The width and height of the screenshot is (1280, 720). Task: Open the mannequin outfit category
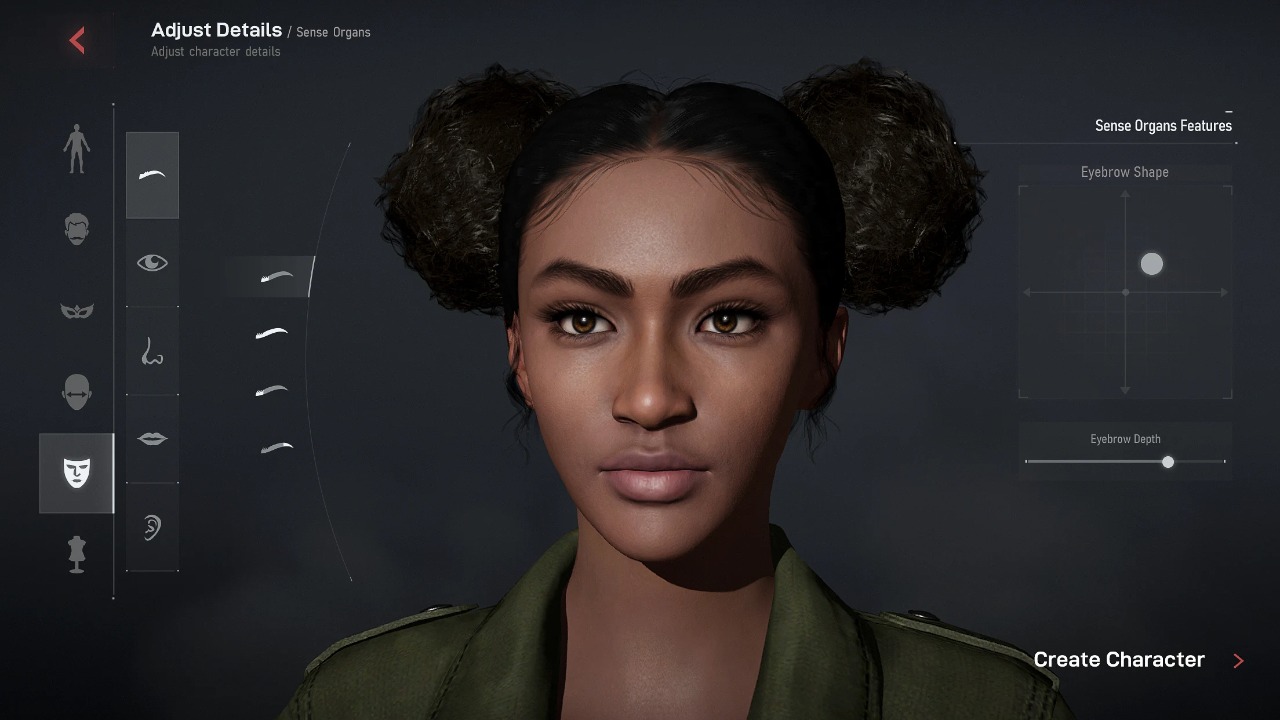click(76, 554)
